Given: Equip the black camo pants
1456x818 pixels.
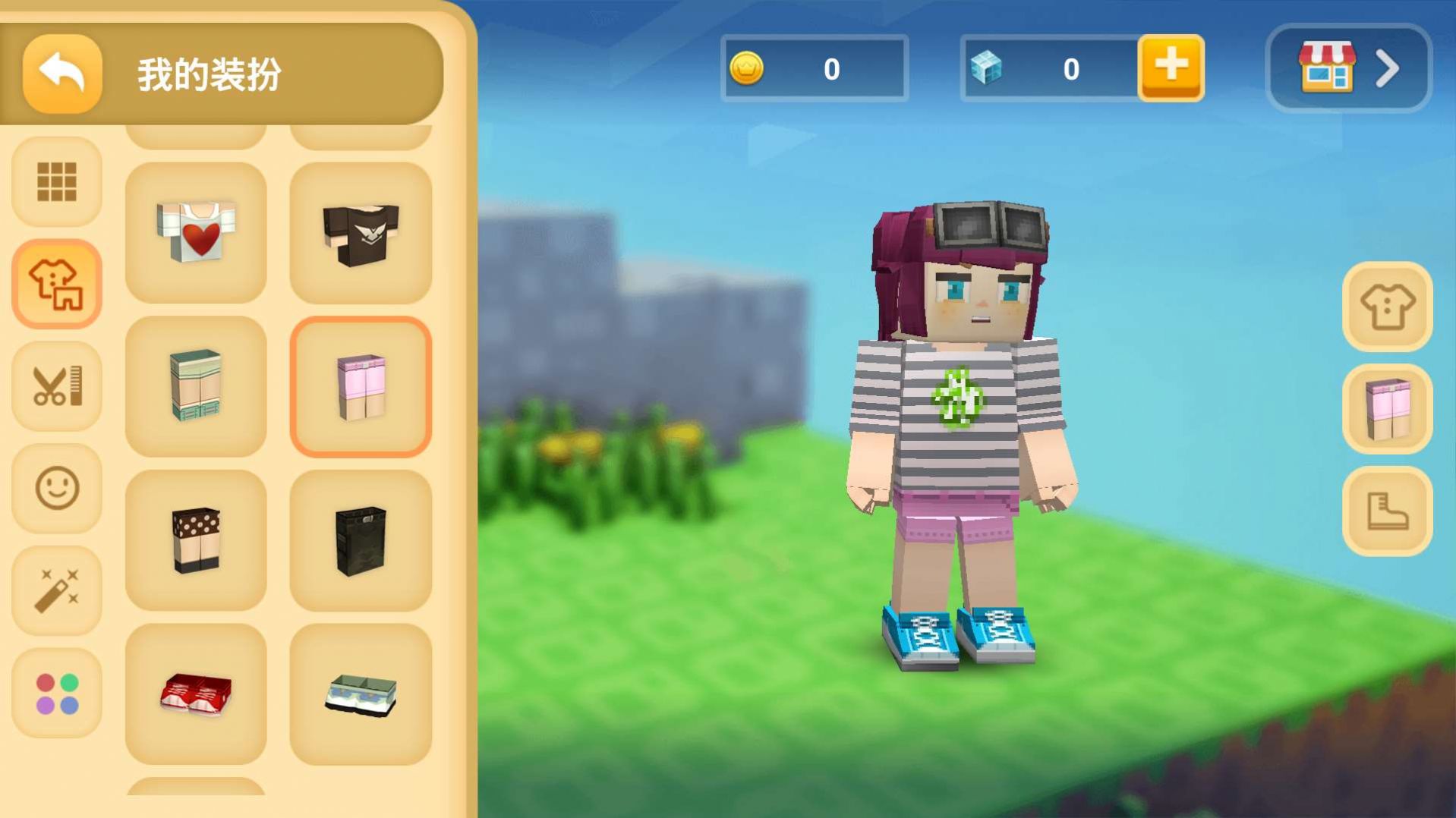Looking at the screenshot, I should 361,540.
